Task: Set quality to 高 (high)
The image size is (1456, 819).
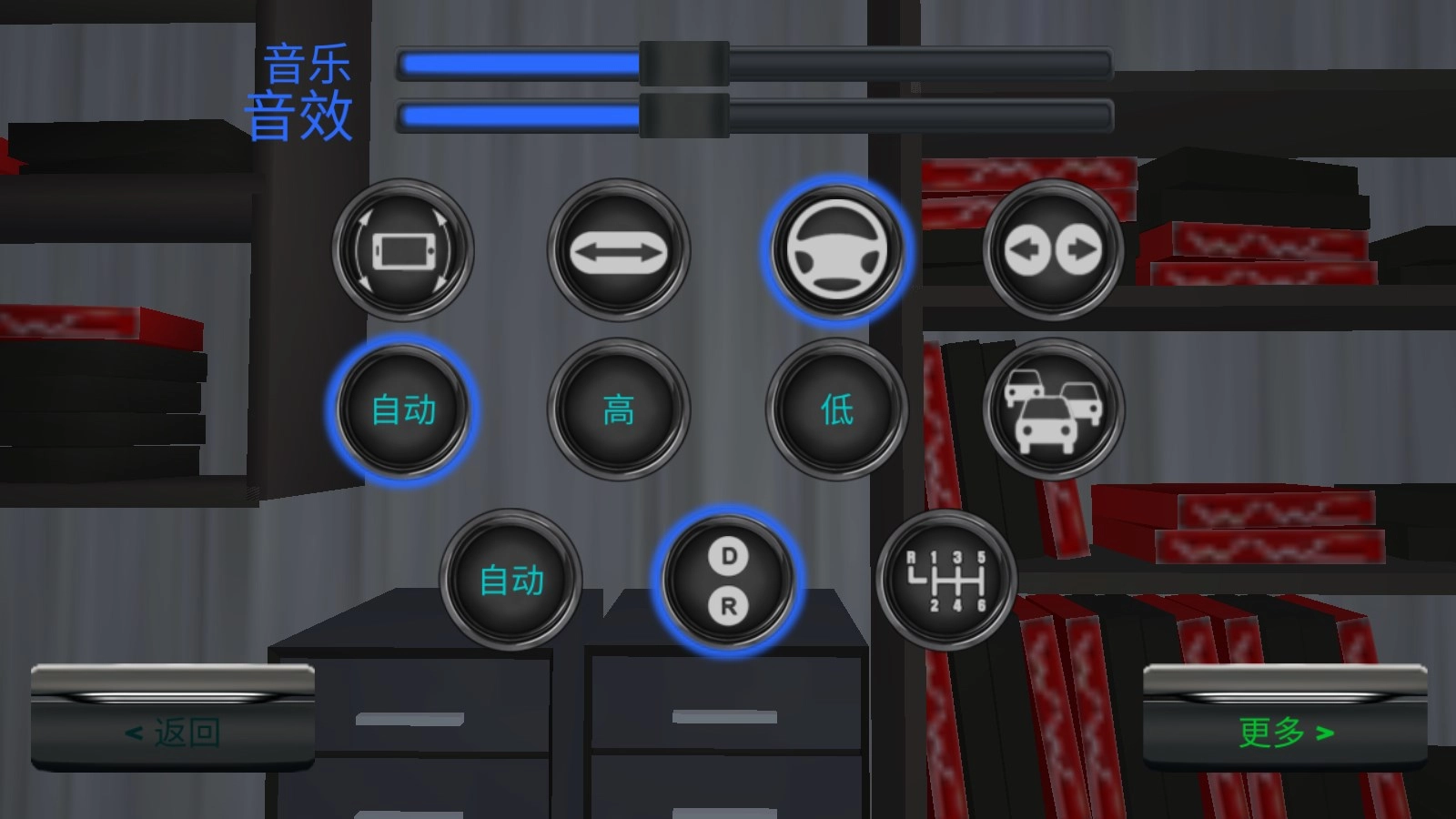Action: click(619, 409)
